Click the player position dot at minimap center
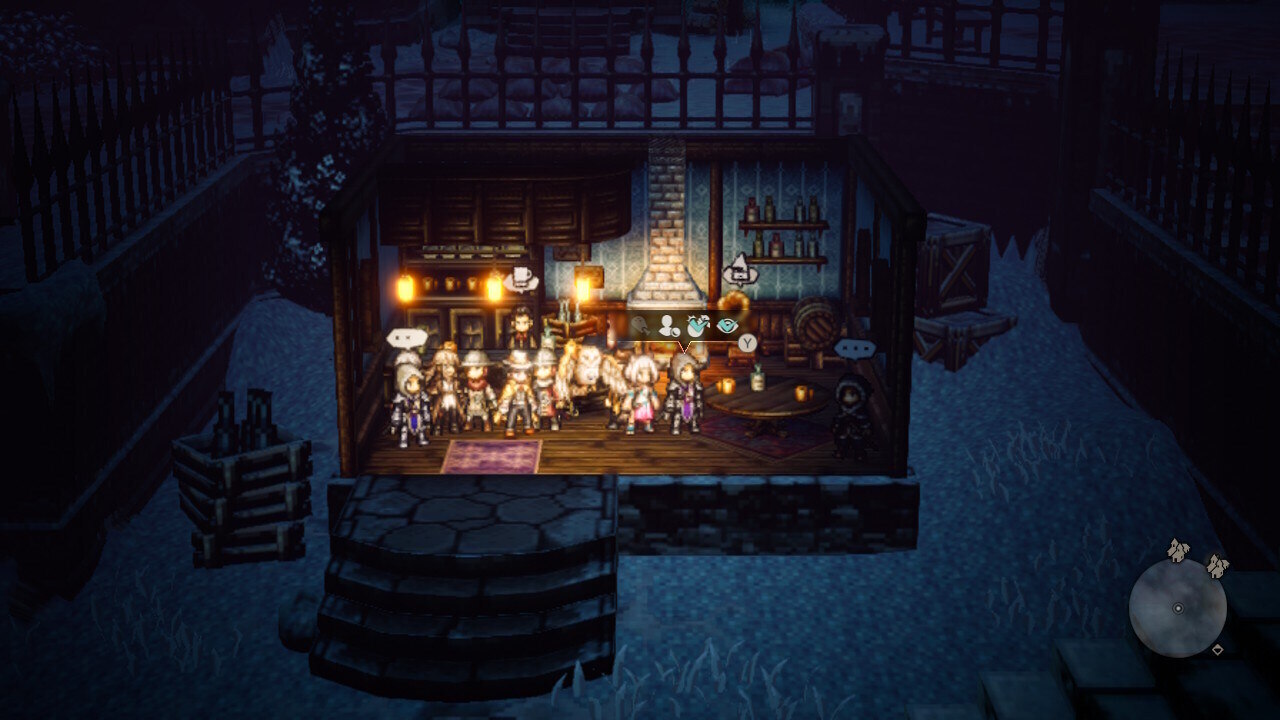Viewport: 1280px width, 720px height. click(x=1178, y=607)
